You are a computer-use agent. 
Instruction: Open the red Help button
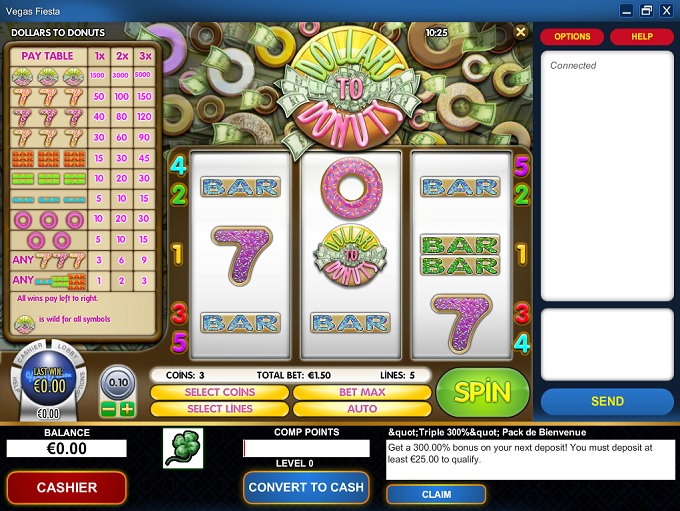tap(641, 37)
